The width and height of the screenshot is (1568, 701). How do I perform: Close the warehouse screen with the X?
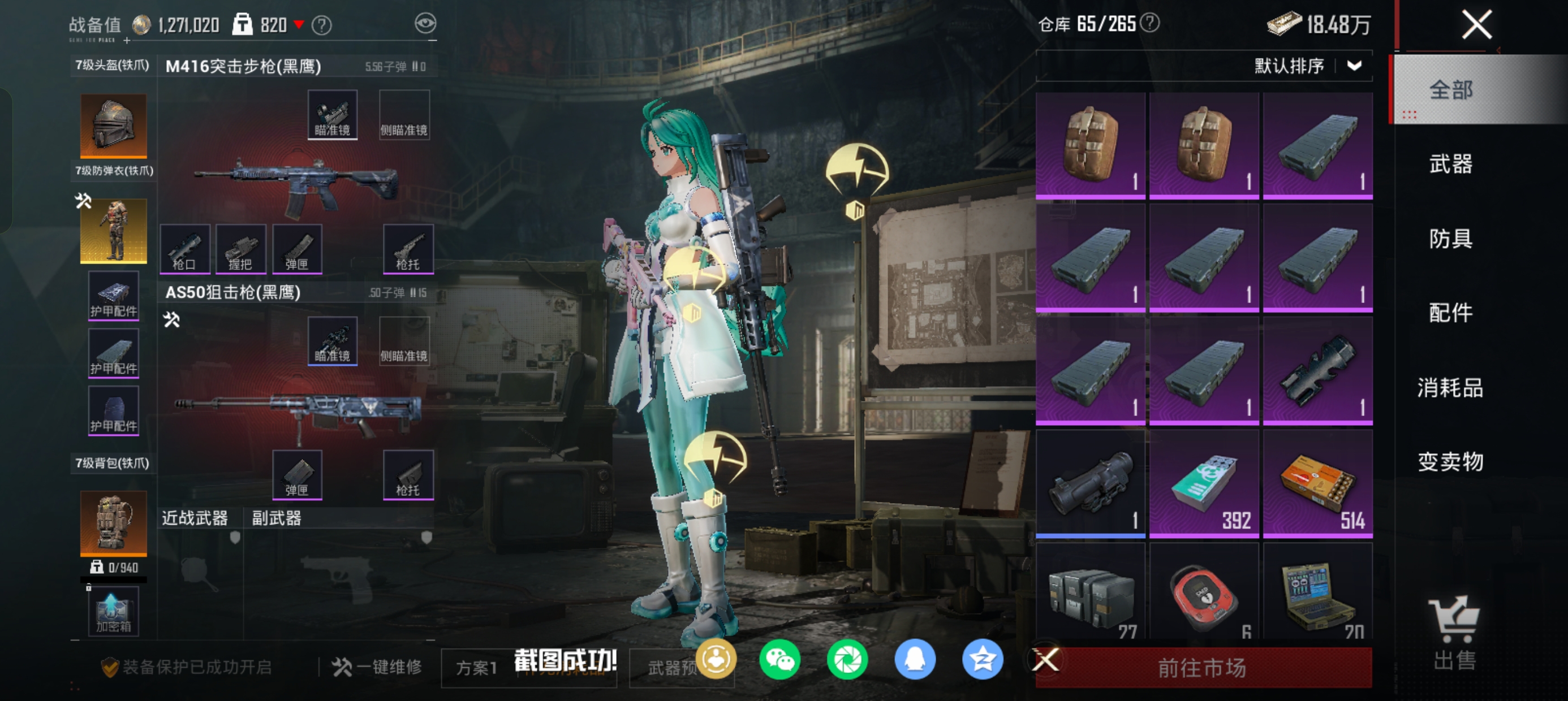point(1476,25)
